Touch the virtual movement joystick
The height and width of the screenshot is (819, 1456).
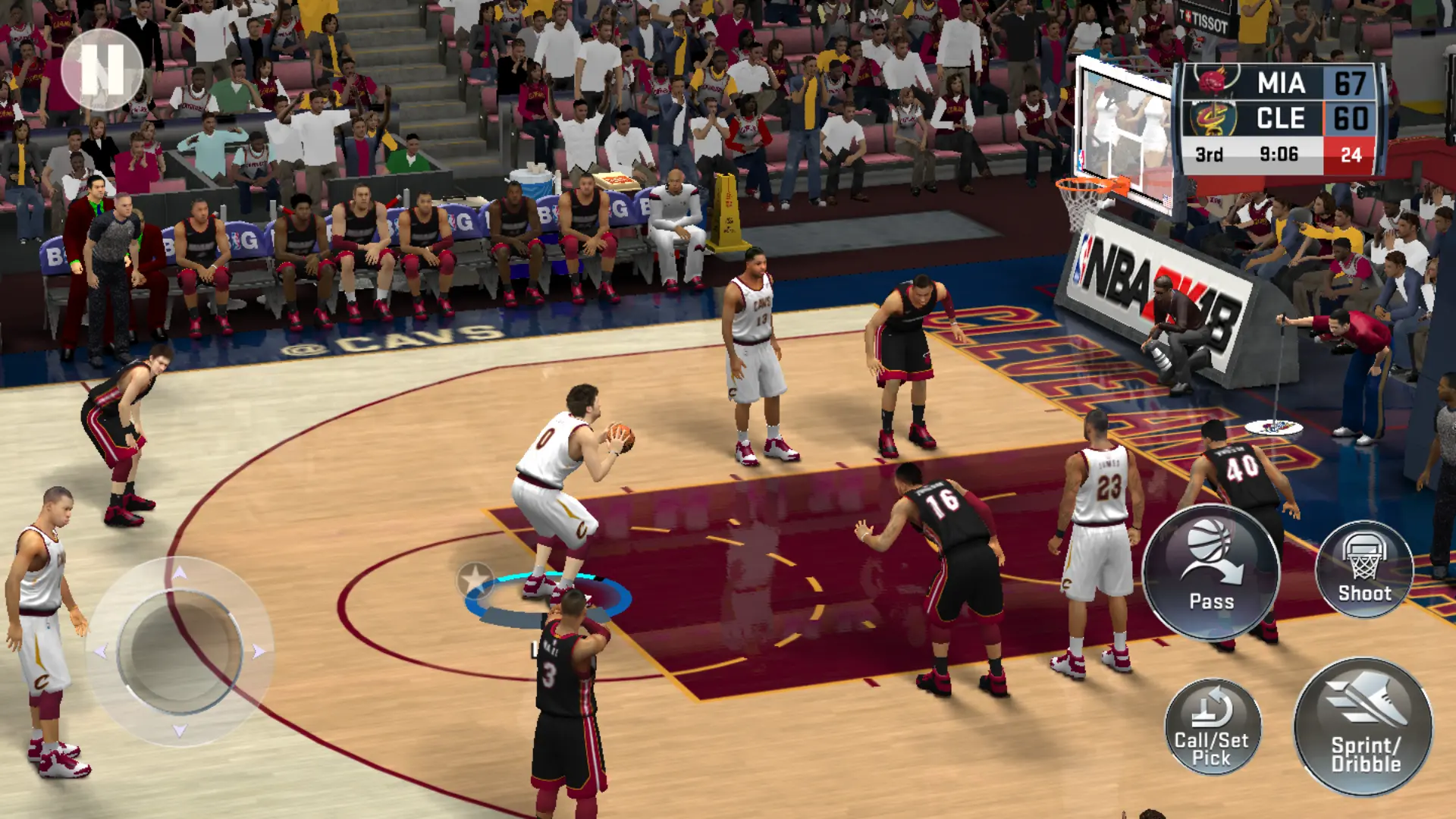(180, 651)
